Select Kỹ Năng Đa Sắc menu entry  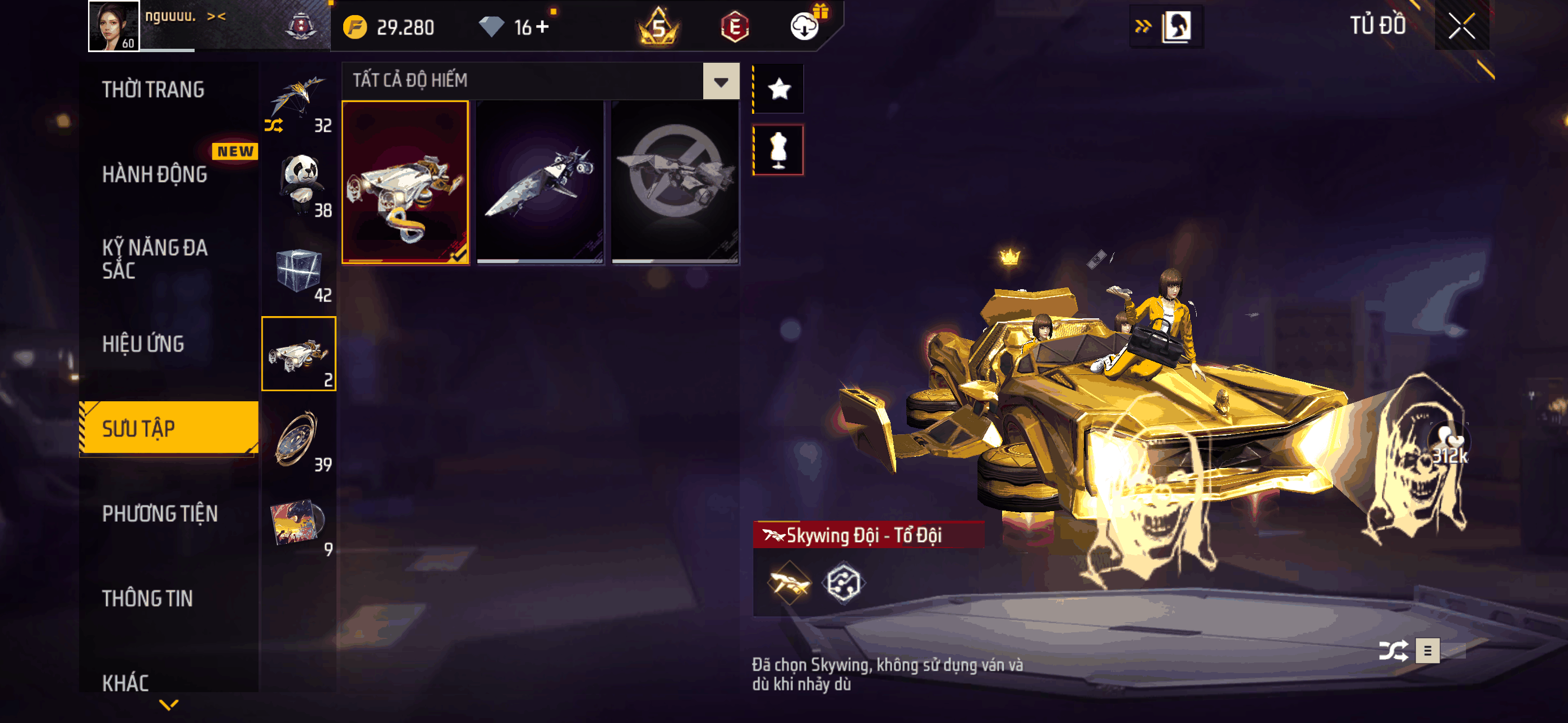coord(155,258)
